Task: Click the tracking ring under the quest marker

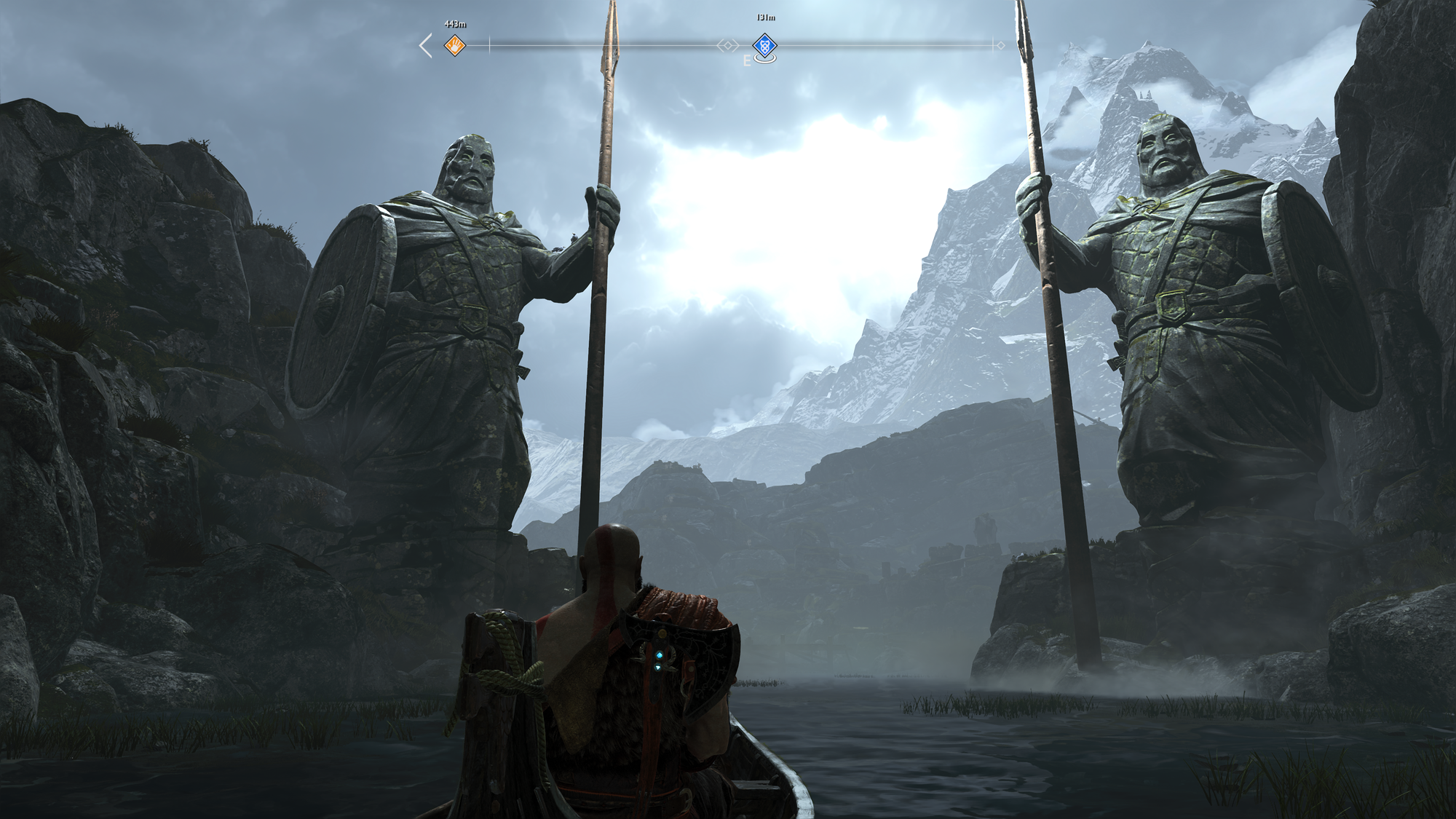Action: tap(766, 60)
